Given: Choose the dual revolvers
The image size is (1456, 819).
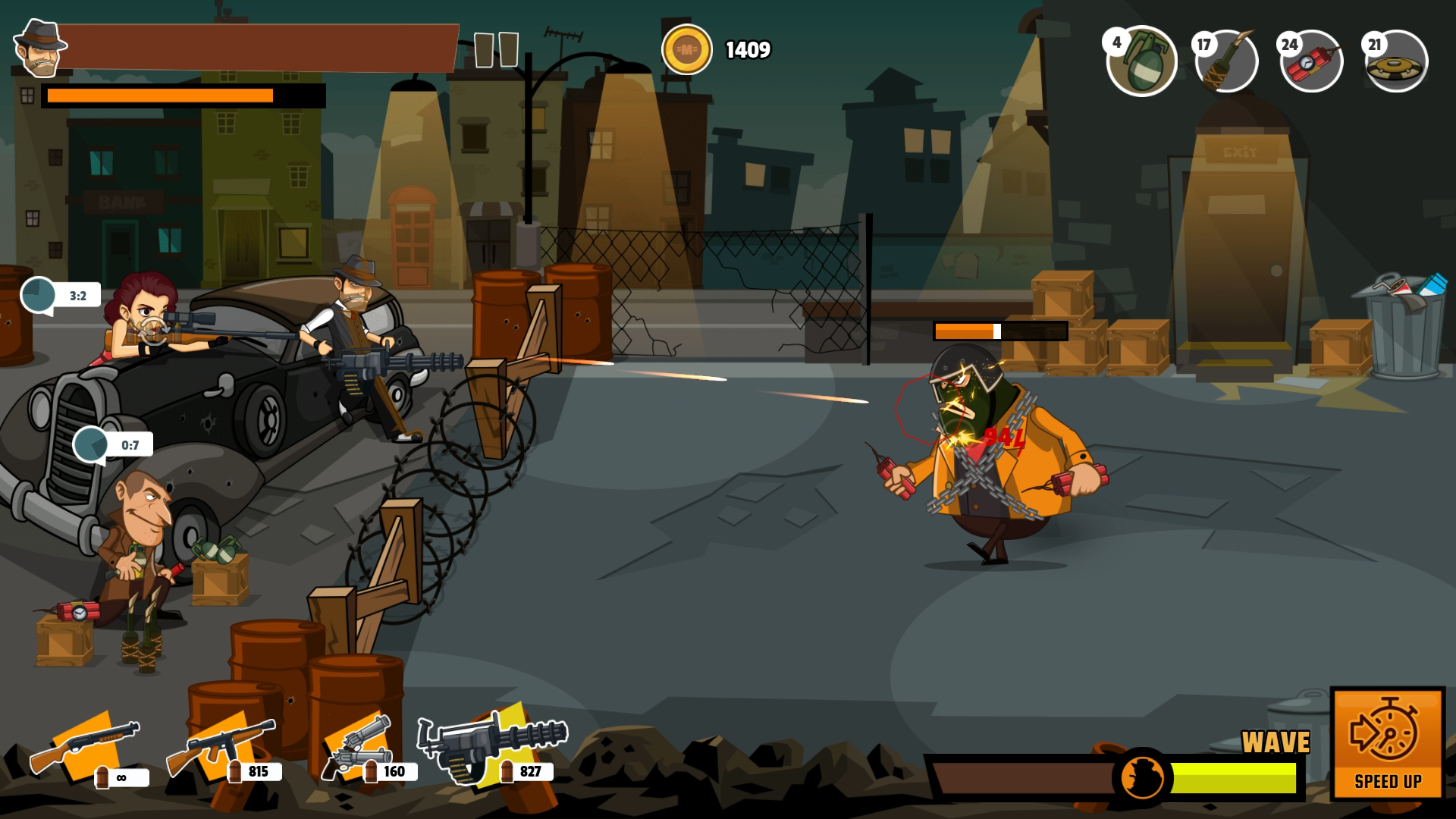Looking at the screenshot, I should tap(356, 746).
